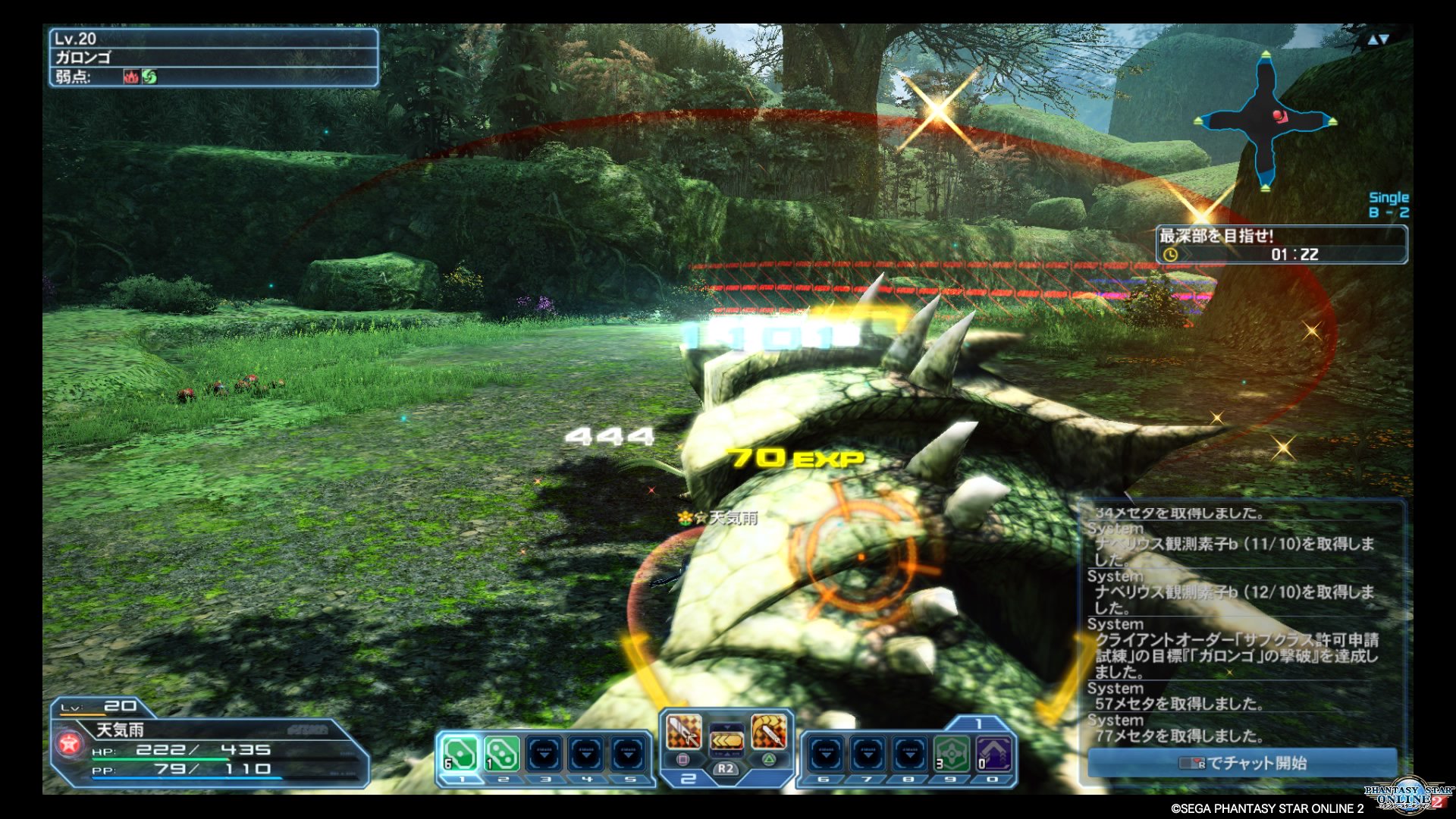Select the ガロンゴ enemy target panel

[214, 58]
